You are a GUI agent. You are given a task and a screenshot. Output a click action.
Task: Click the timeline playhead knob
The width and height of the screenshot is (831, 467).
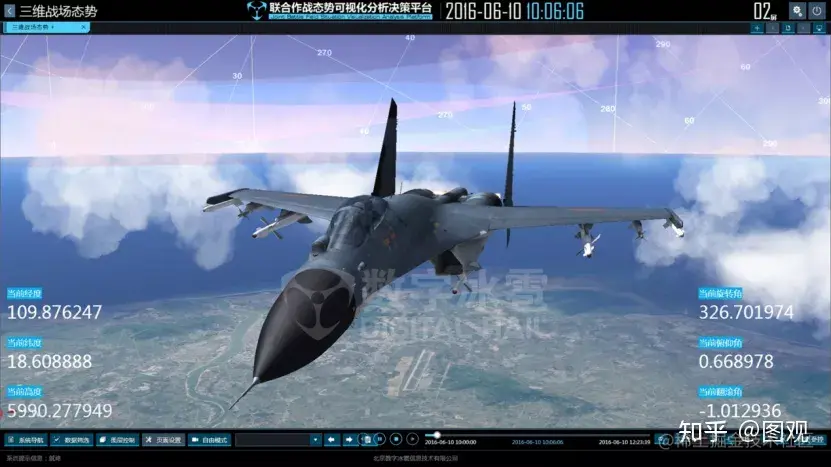click(437, 435)
